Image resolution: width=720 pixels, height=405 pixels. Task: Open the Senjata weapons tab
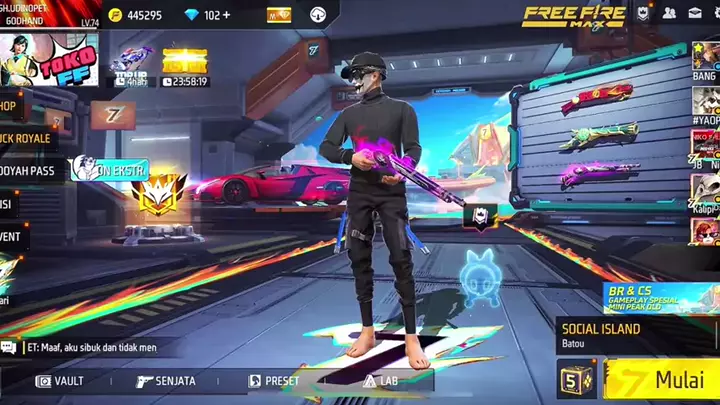(166, 381)
